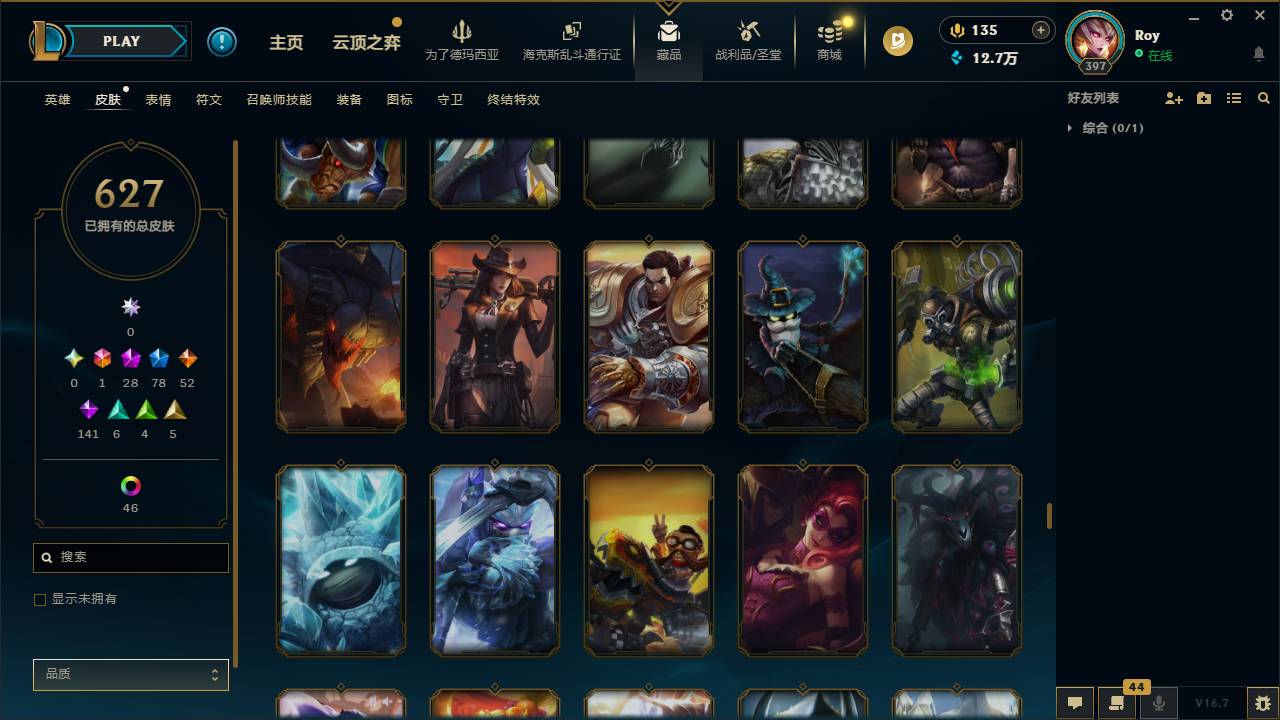Viewport: 1280px width, 720px height.
Task: Mute the voice chat microphone icon
Action: tap(1159, 703)
